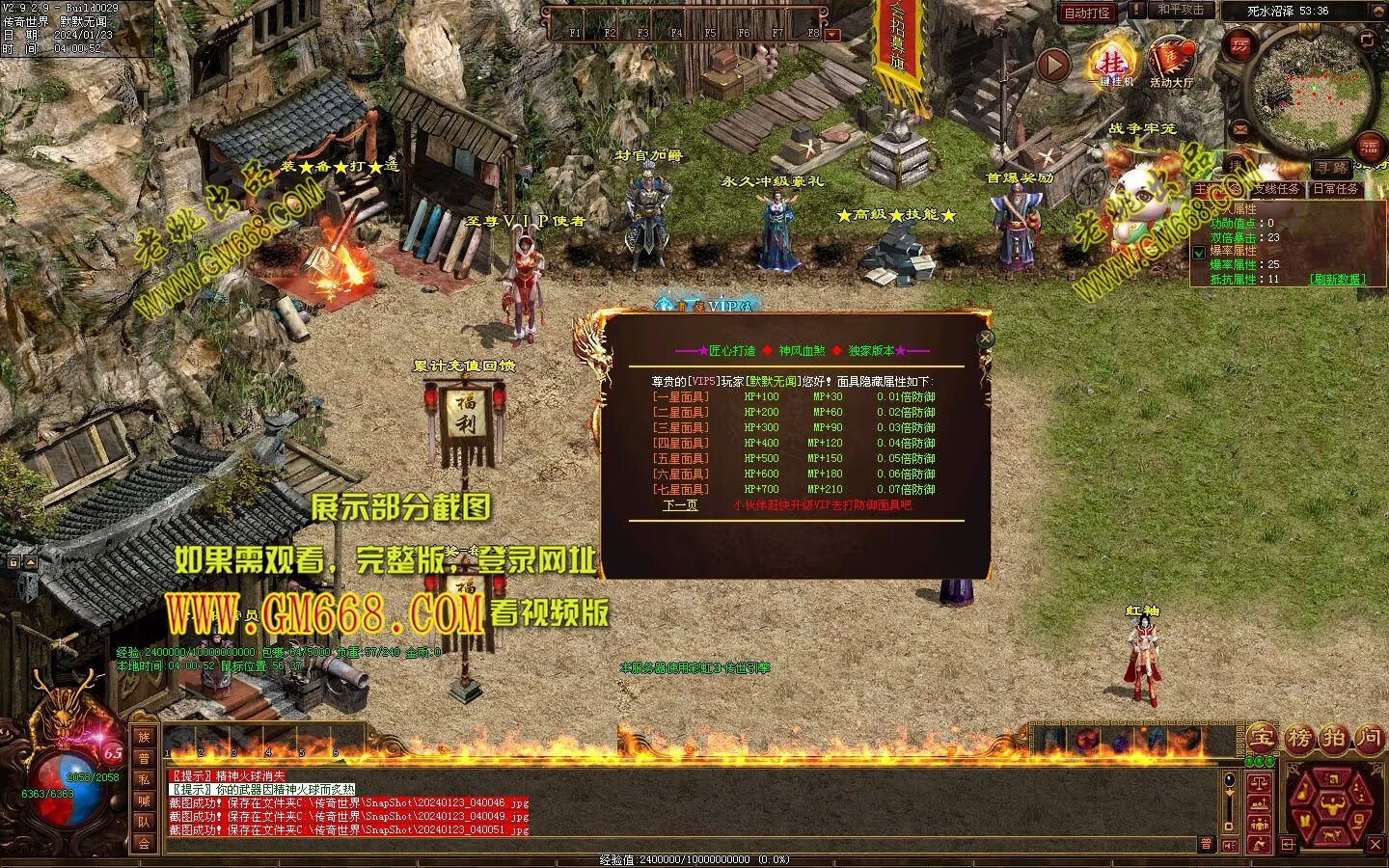Switch to the 日常任务 daily quest tab
The image size is (1389, 868).
coord(1336,189)
